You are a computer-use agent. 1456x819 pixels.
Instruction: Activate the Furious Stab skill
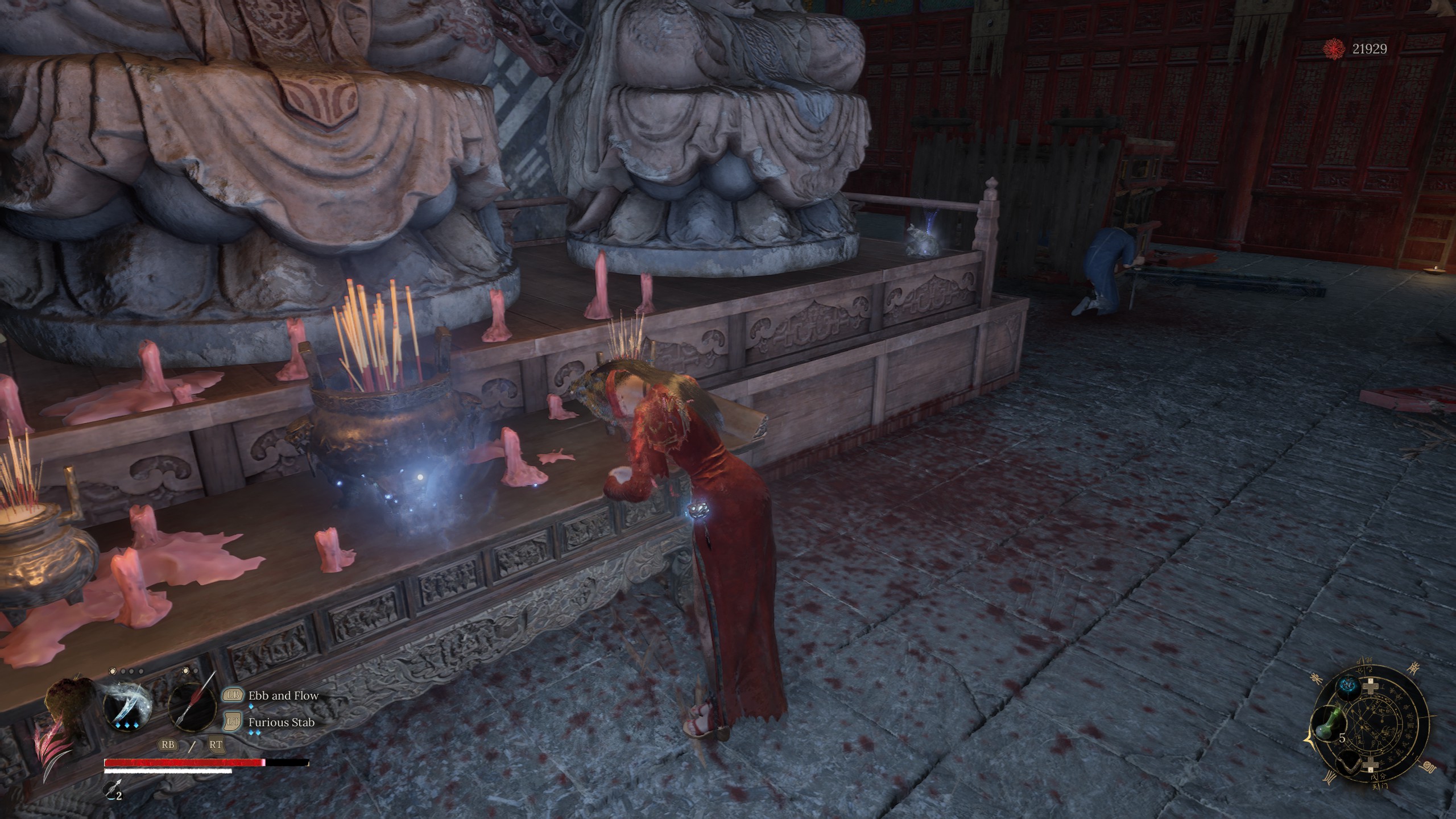[281, 723]
